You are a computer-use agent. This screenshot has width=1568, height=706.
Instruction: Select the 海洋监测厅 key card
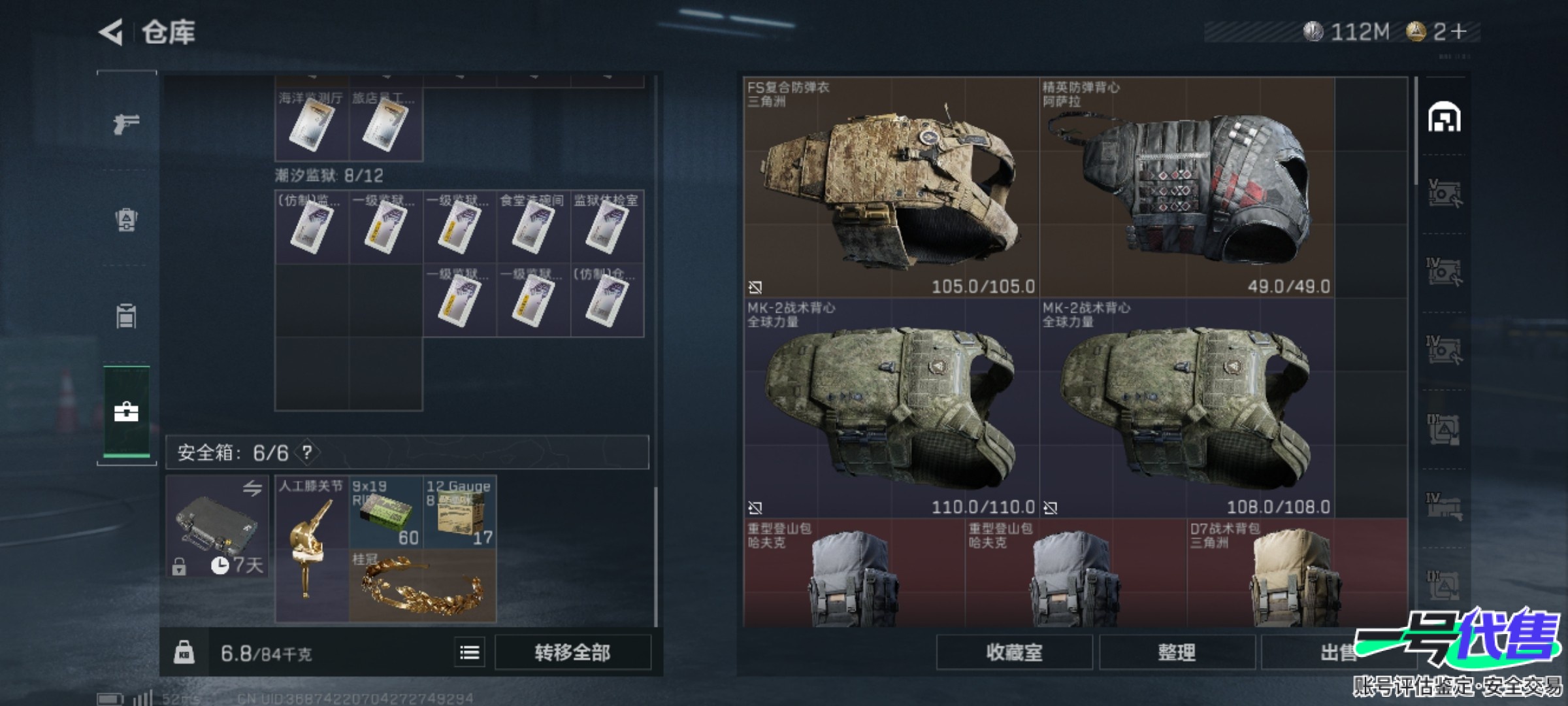[312, 125]
